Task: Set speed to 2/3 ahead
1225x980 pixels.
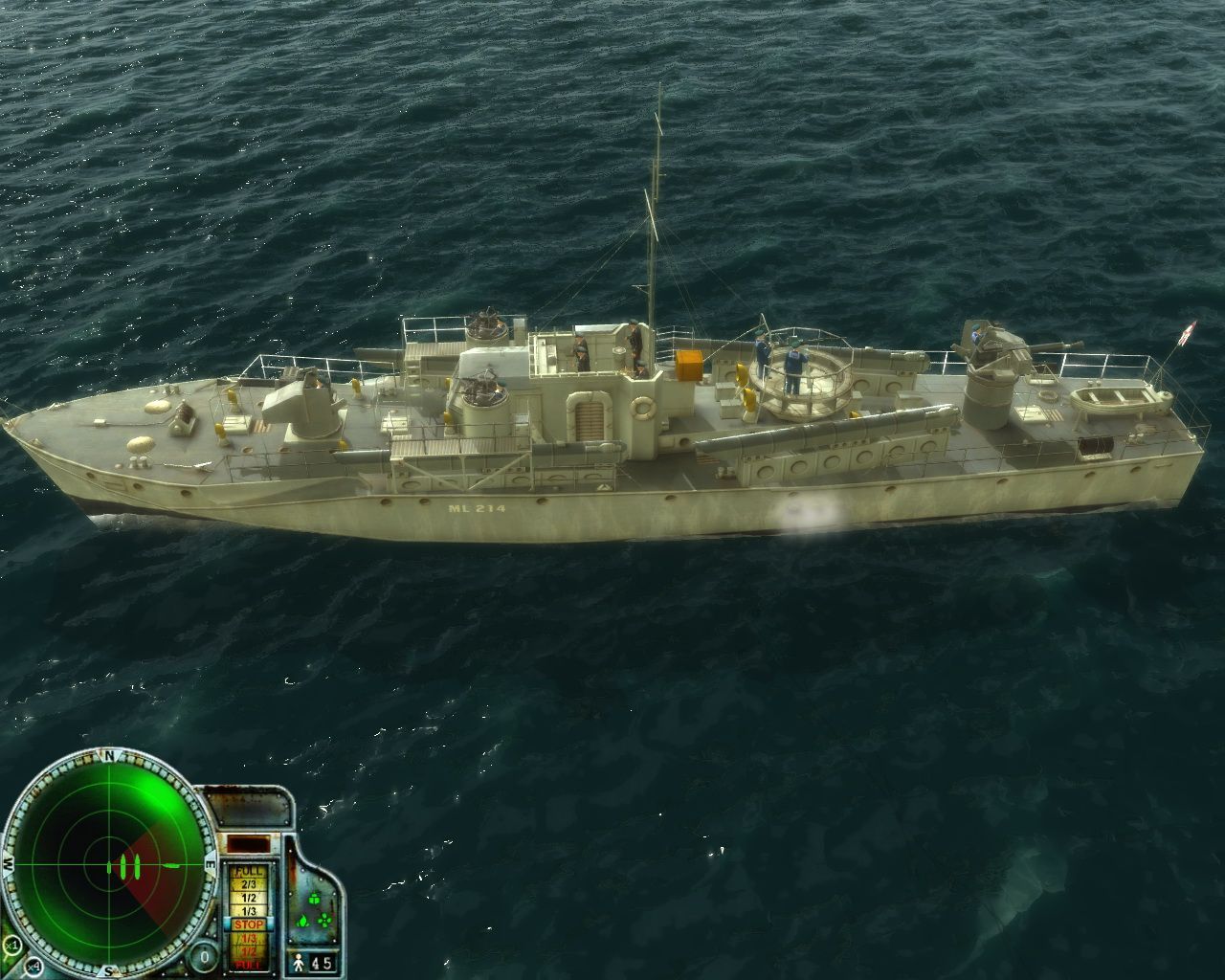Action: 250,883
